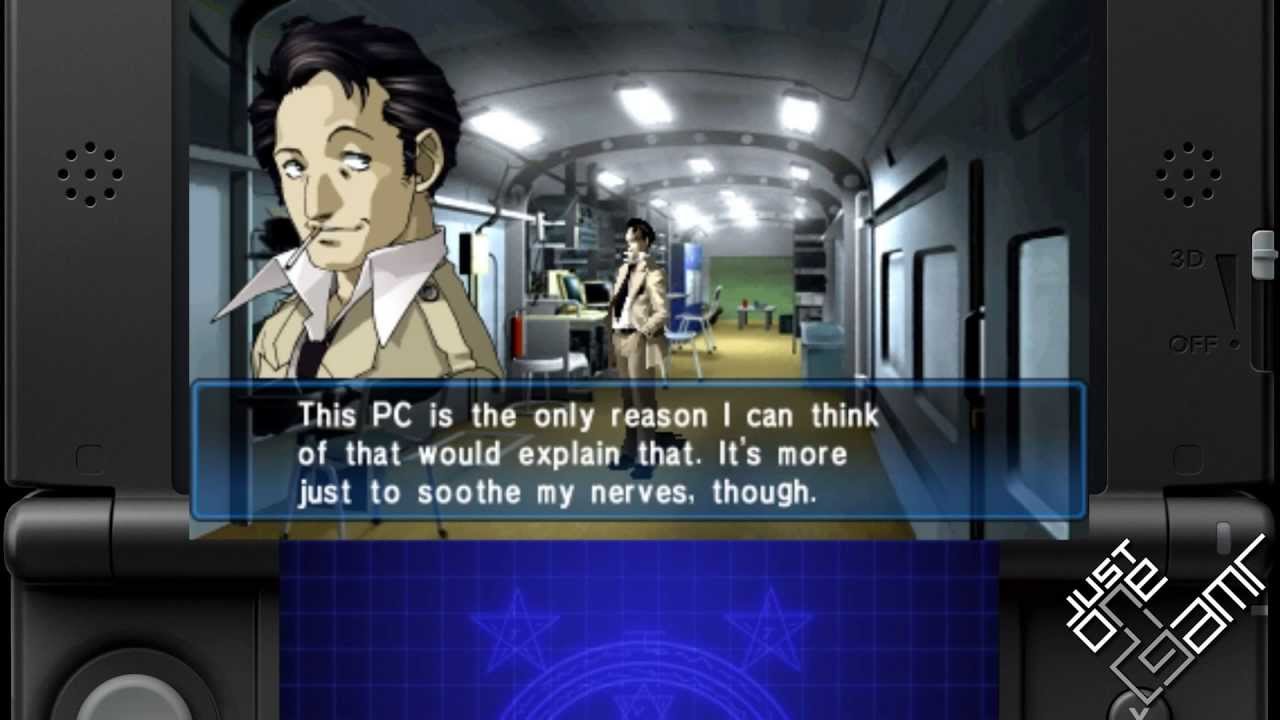Image resolution: width=1280 pixels, height=720 pixels.
Task: Expand the blue dialogue text box
Action: pos(640,452)
